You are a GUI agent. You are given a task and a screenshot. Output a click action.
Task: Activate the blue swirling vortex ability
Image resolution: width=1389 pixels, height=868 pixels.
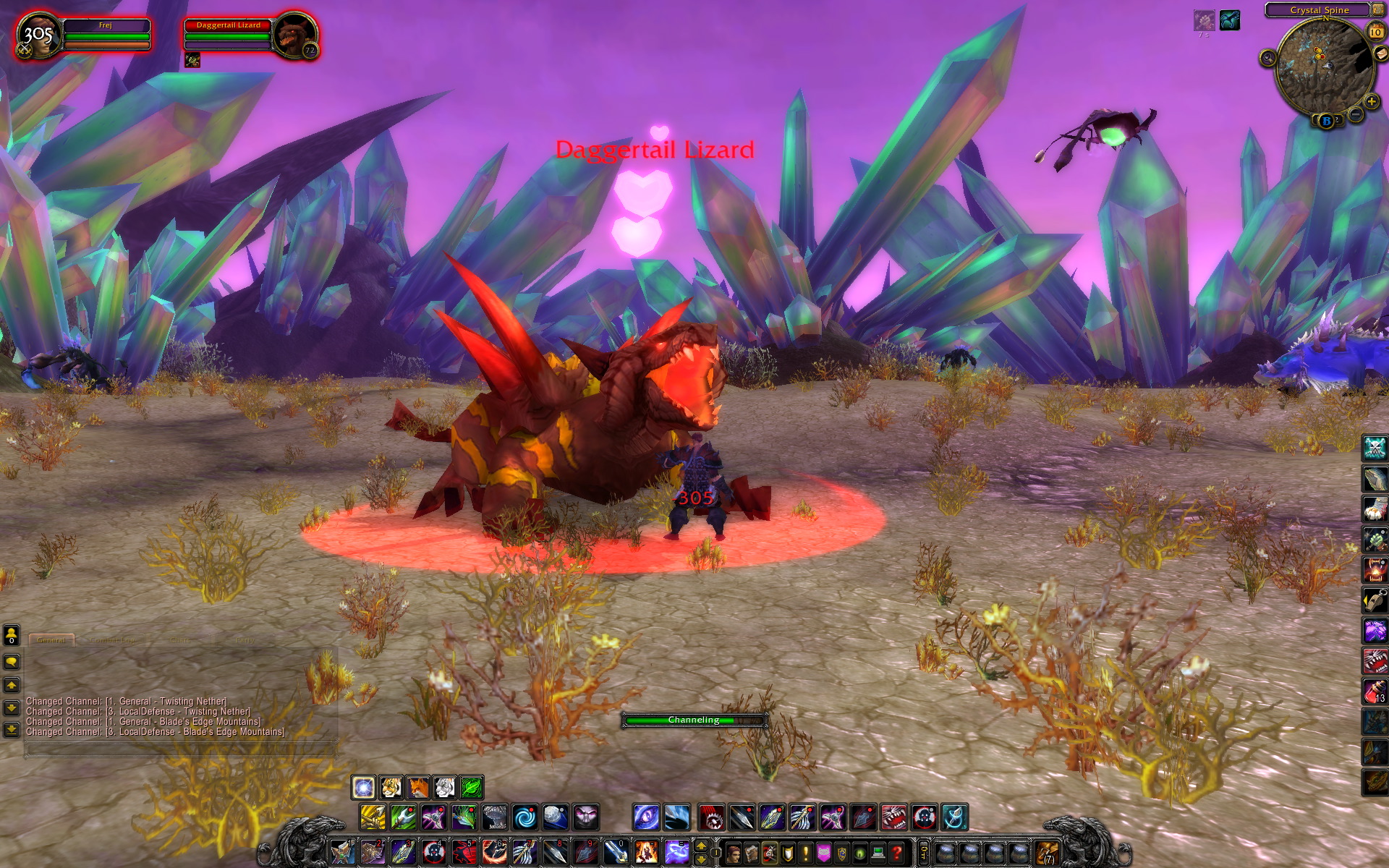pos(525,817)
